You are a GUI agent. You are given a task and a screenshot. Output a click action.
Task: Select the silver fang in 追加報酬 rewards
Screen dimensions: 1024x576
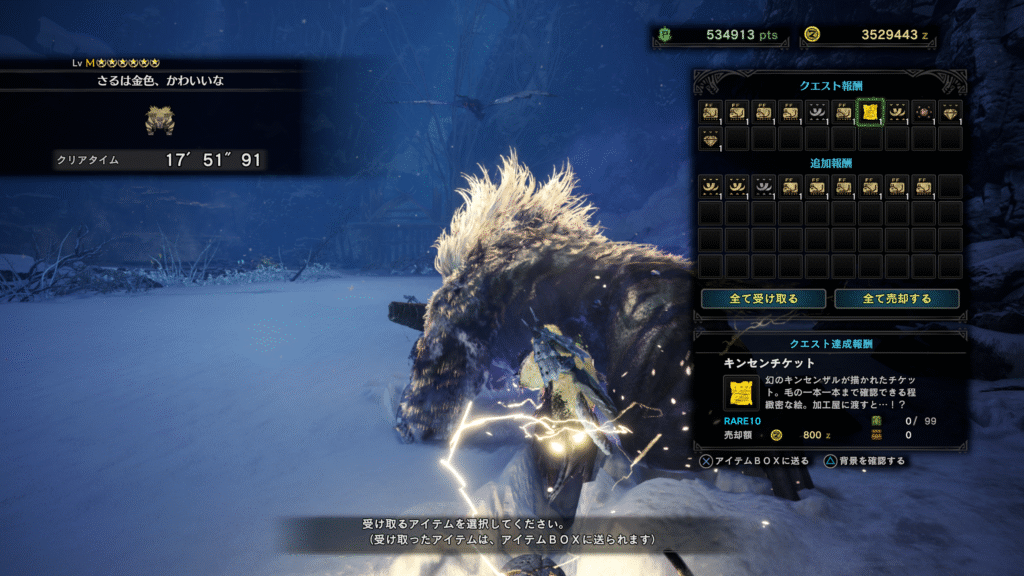coord(763,185)
